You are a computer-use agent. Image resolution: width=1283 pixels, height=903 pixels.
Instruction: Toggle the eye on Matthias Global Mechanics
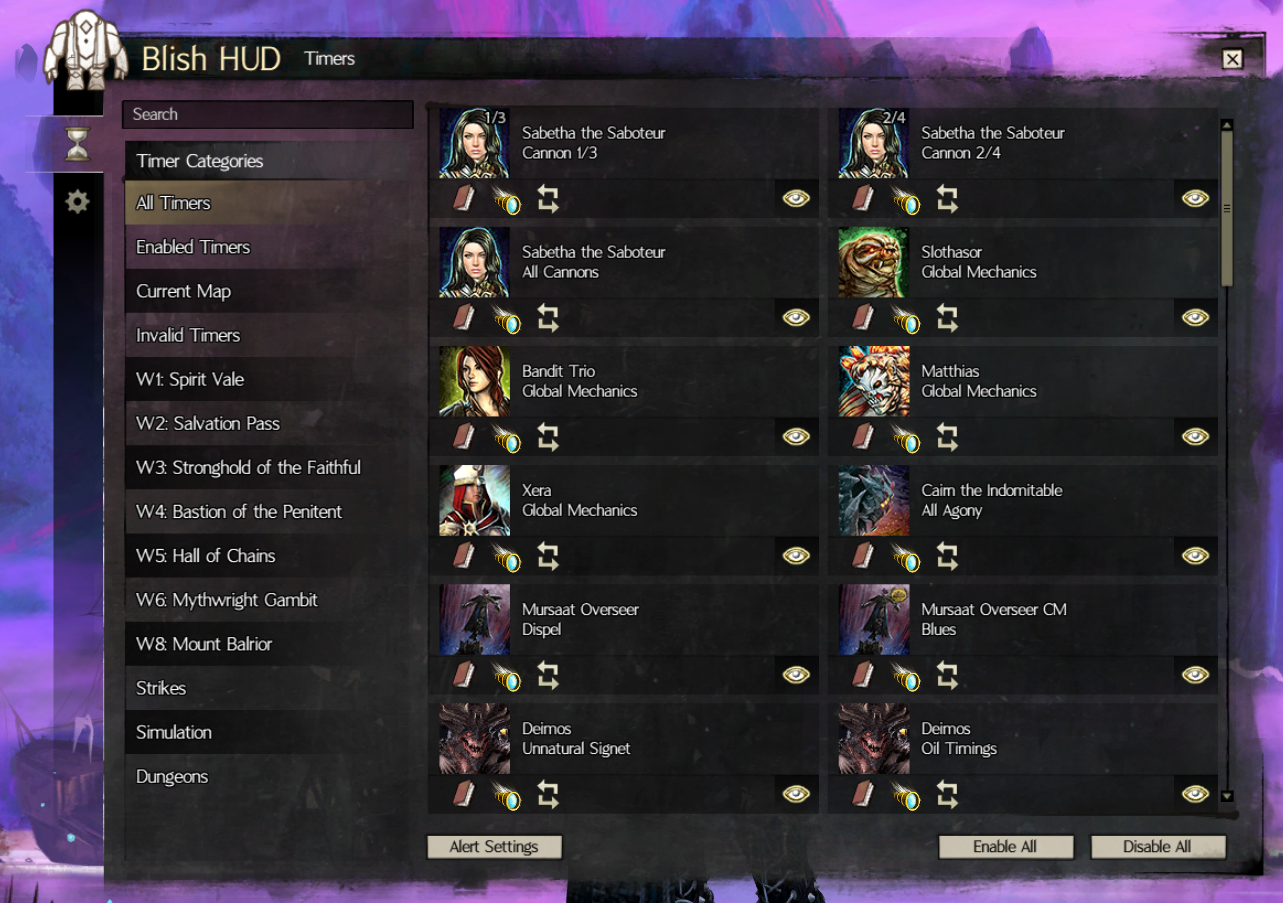tap(1194, 436)
